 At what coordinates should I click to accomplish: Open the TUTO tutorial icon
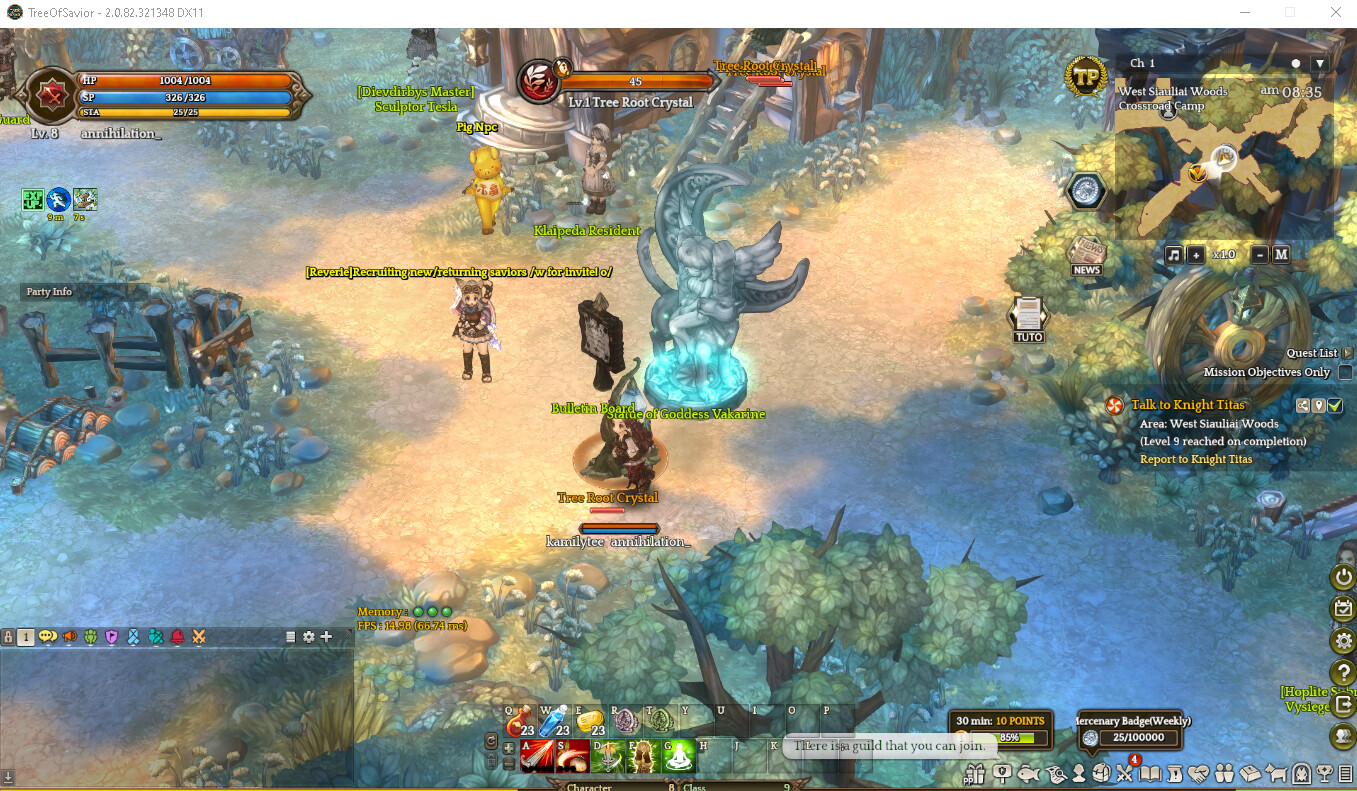(x=1027, y=318)
